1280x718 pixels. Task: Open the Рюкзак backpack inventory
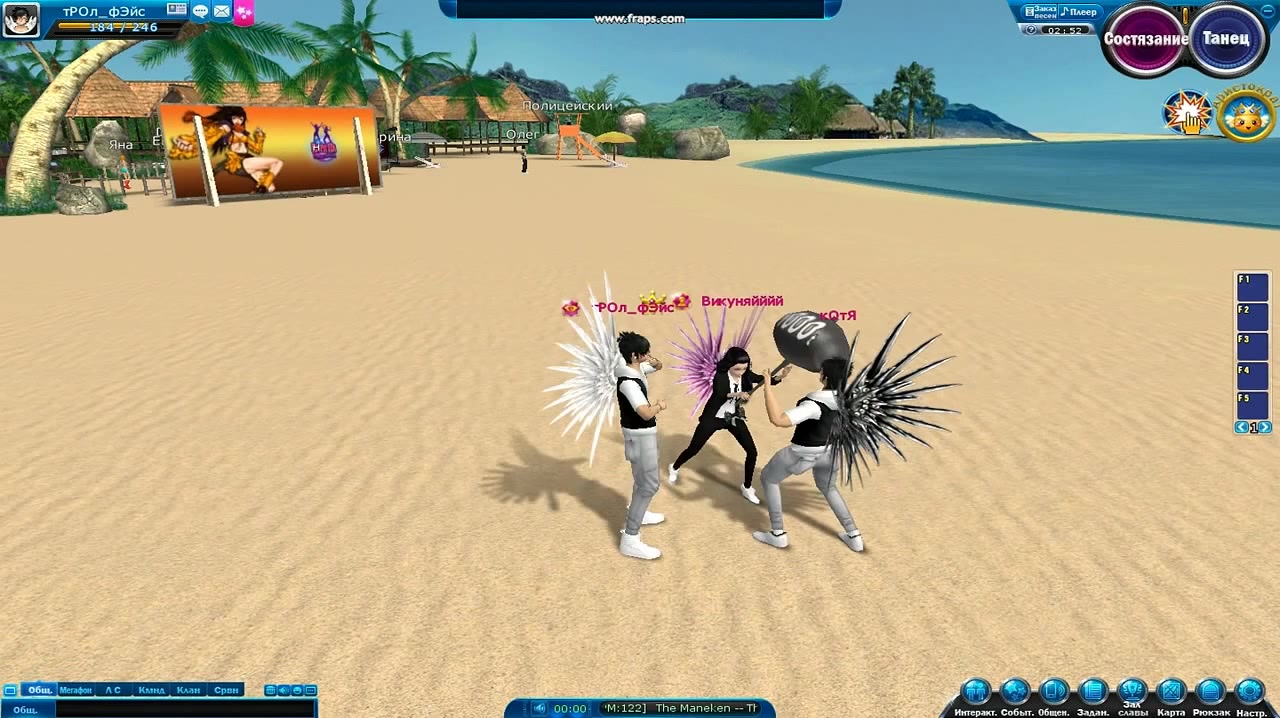click(1210, 692)
